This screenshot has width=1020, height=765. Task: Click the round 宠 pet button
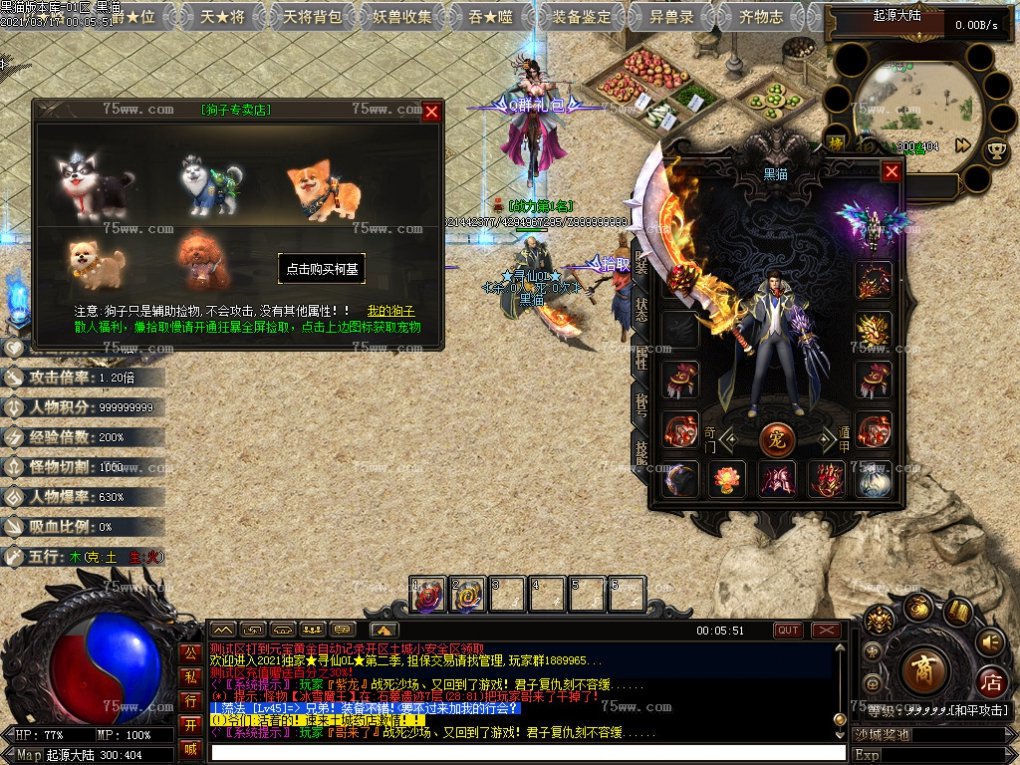click(x=779, y=437)
